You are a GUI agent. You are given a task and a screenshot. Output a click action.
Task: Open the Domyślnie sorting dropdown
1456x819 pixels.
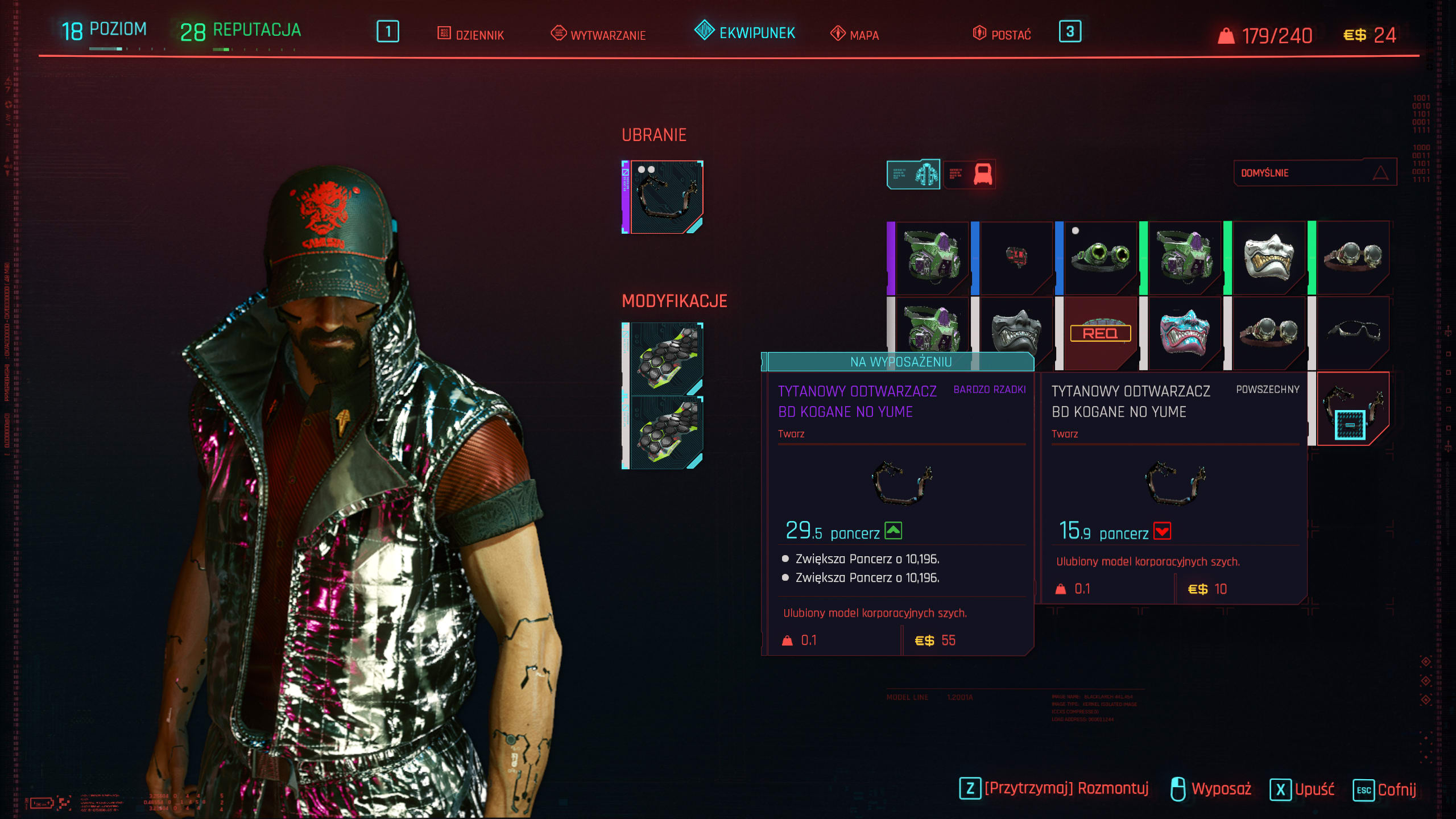tap(1314, 173)
